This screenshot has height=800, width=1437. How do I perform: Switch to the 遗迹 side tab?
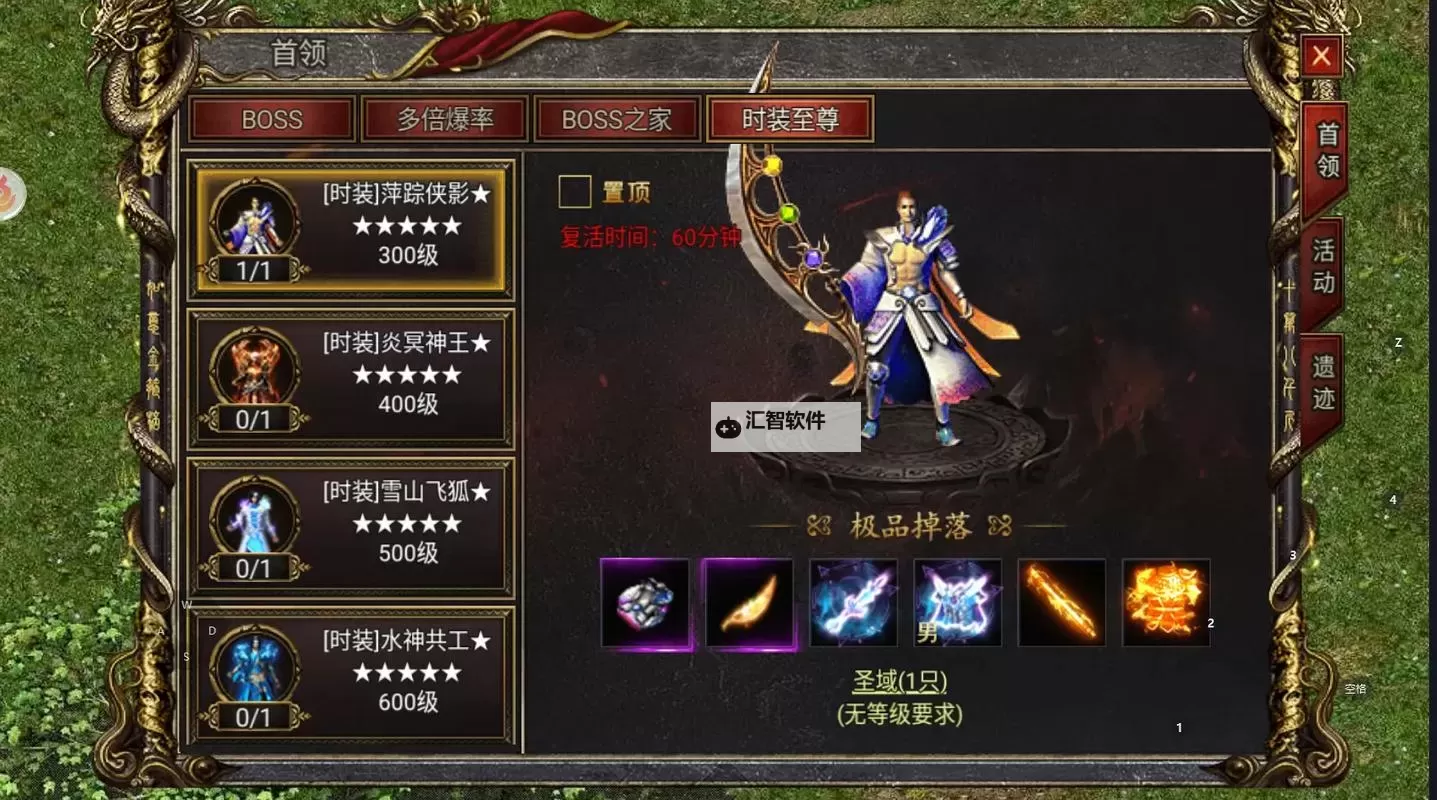click(1324, 384)
